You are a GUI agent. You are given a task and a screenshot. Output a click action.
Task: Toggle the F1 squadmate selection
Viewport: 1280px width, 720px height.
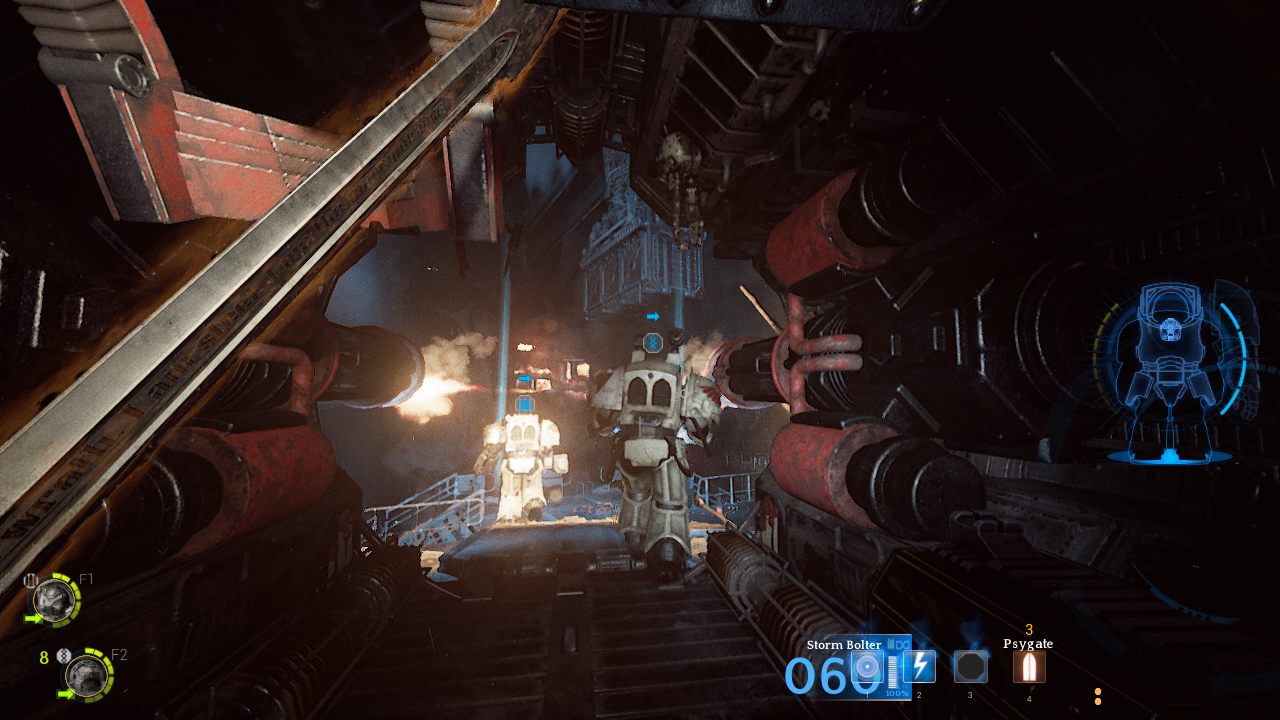click(x=53, y=602)
